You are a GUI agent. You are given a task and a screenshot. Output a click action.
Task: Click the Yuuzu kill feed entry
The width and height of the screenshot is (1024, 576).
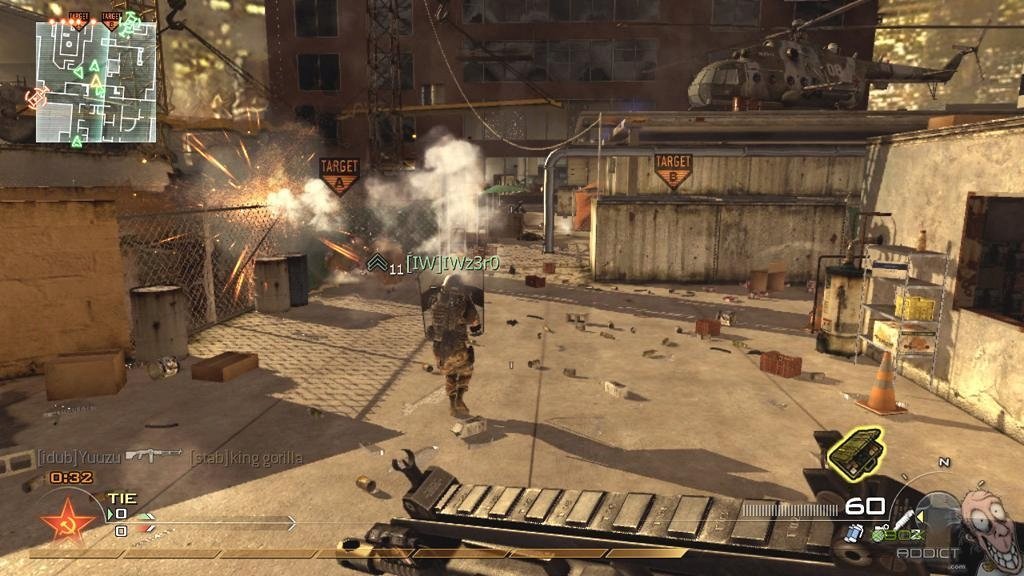[79, 457]
